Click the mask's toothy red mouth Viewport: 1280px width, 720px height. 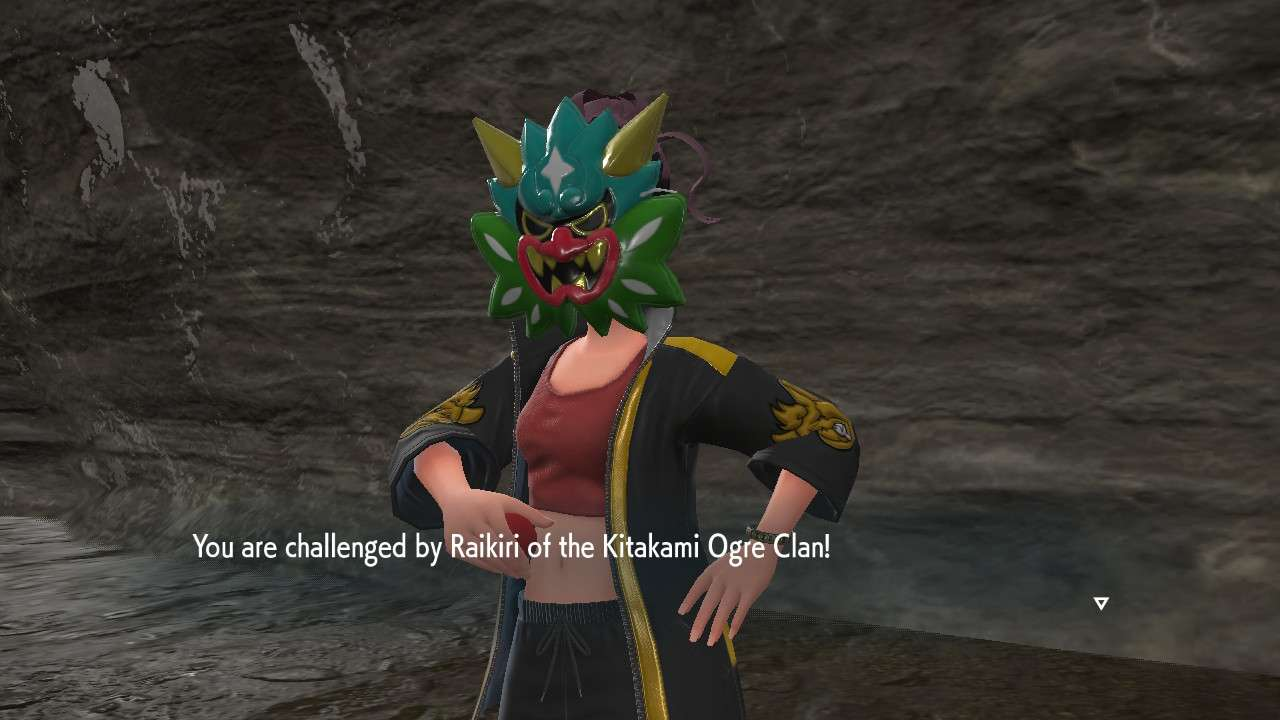568,267
